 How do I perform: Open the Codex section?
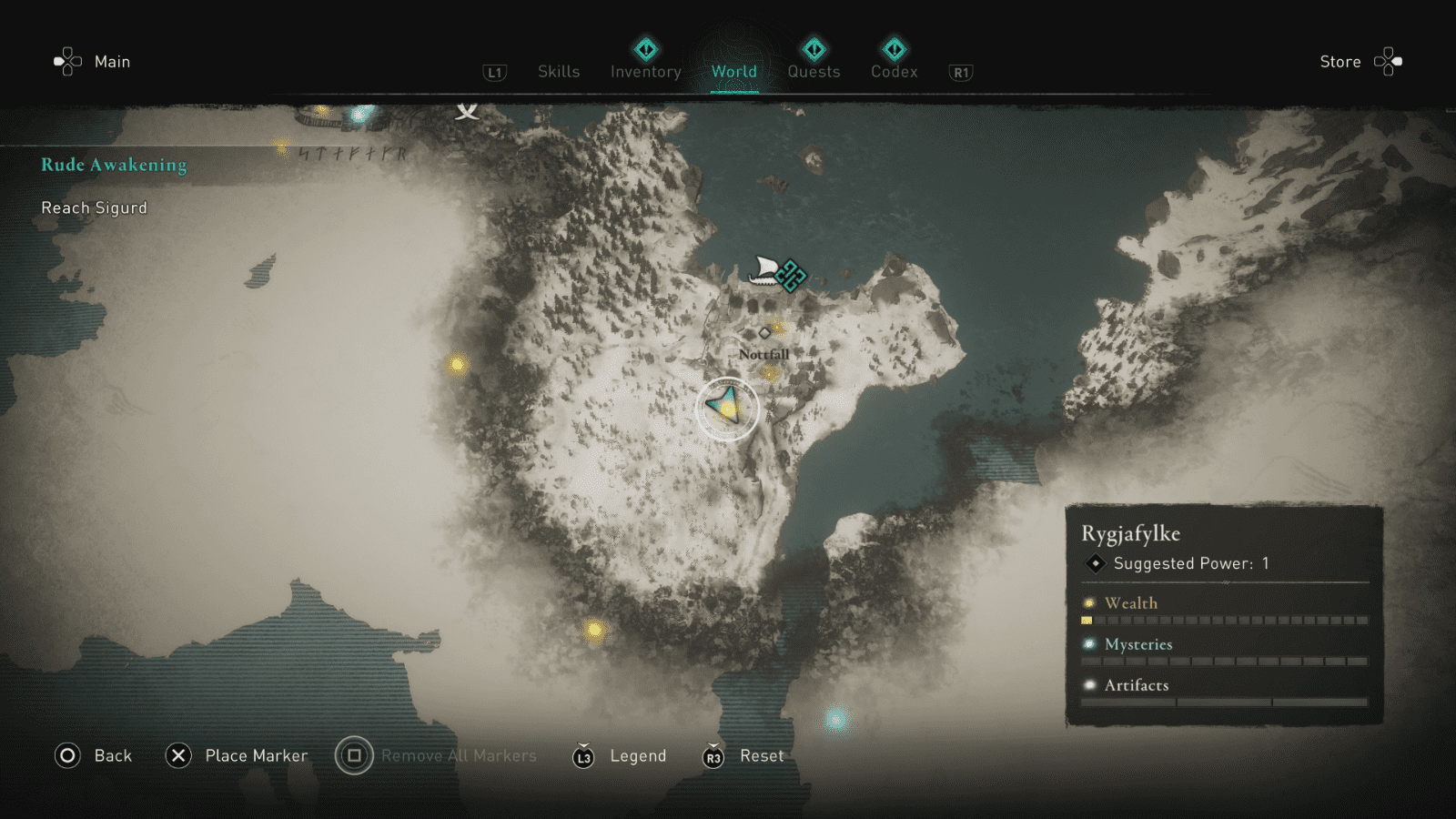(894, 71)
